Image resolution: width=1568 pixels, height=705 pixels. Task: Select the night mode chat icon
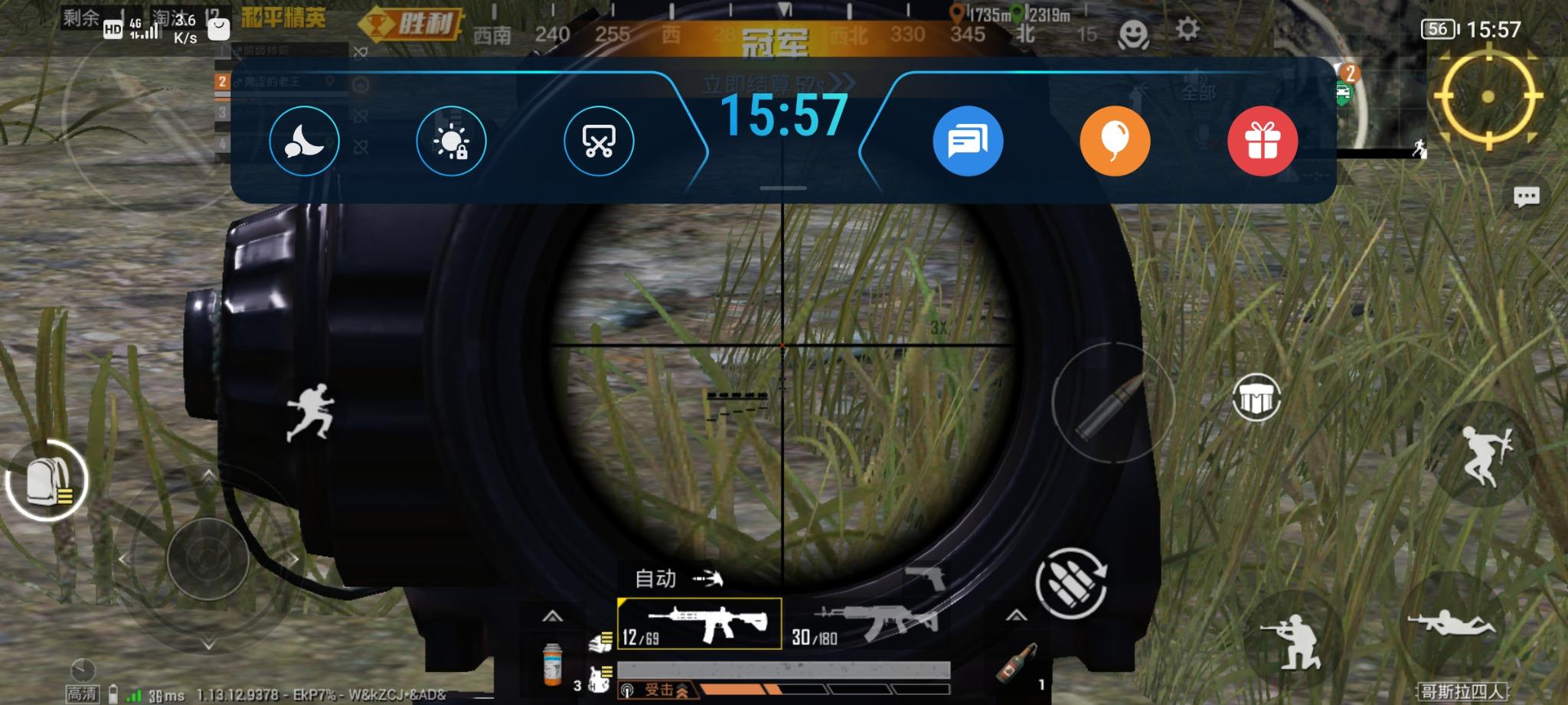coord(304,141)
